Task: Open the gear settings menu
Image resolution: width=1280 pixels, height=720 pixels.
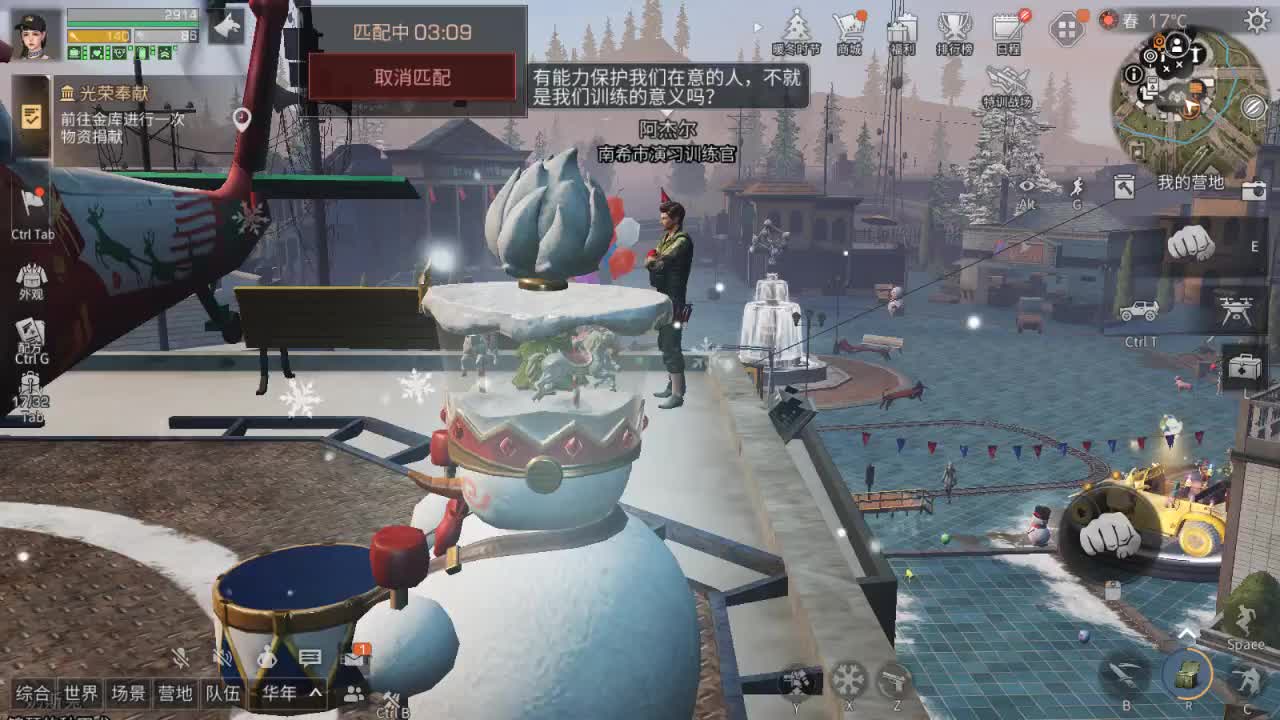Action: [1257, 20]
